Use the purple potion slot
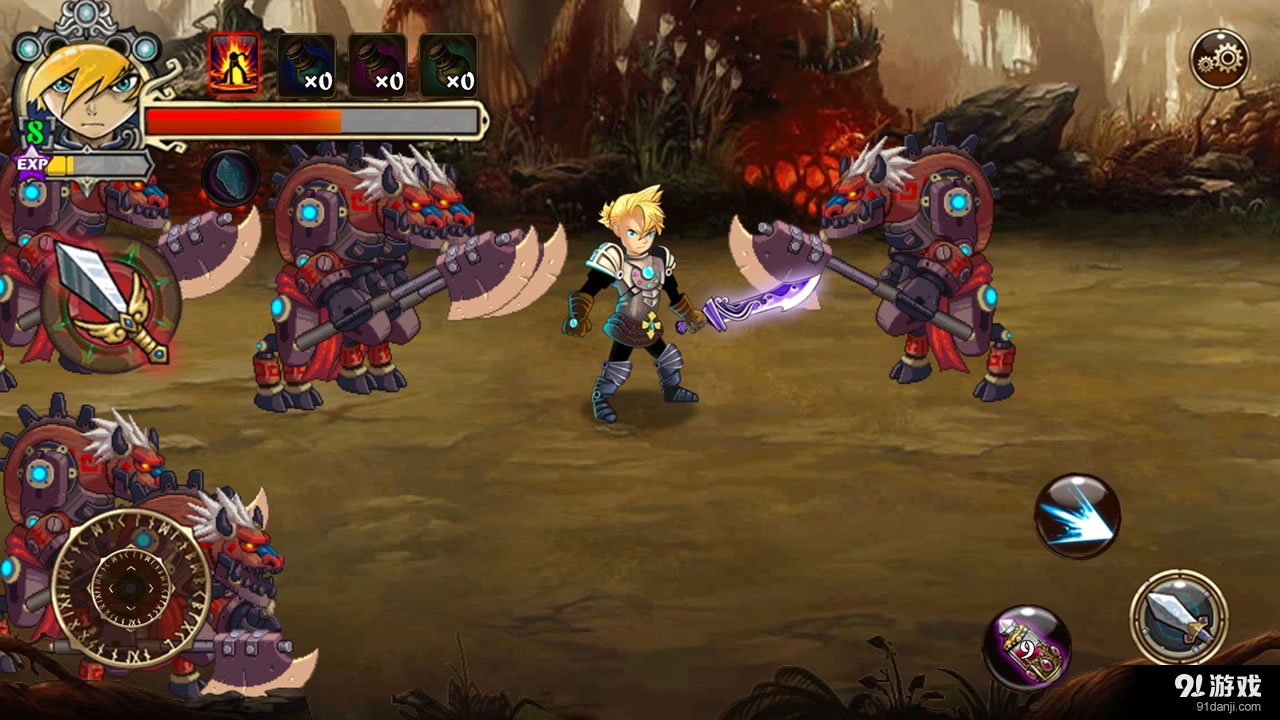This screenshot has height=720, width=1280. tap(377, 65)
